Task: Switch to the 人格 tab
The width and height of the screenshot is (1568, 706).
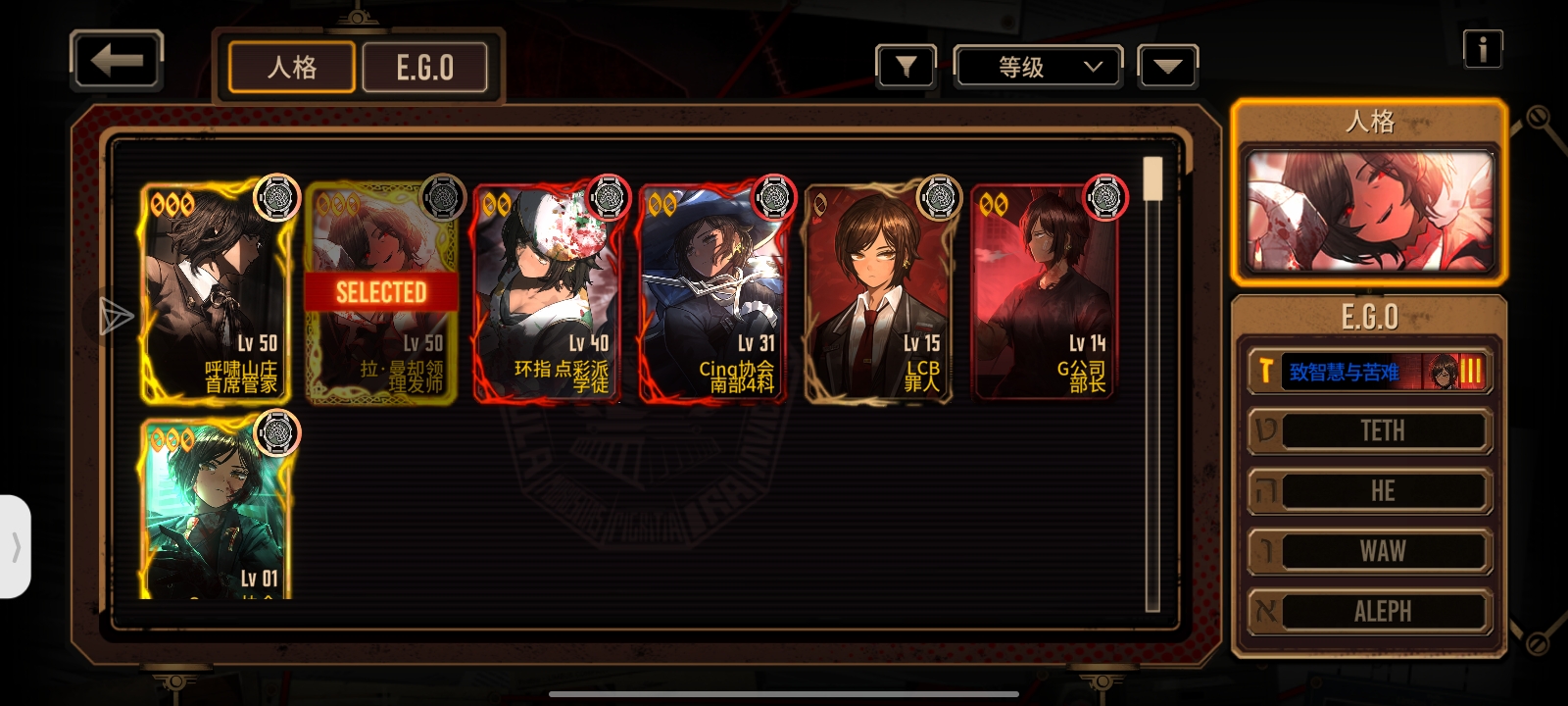Action: 291,68
